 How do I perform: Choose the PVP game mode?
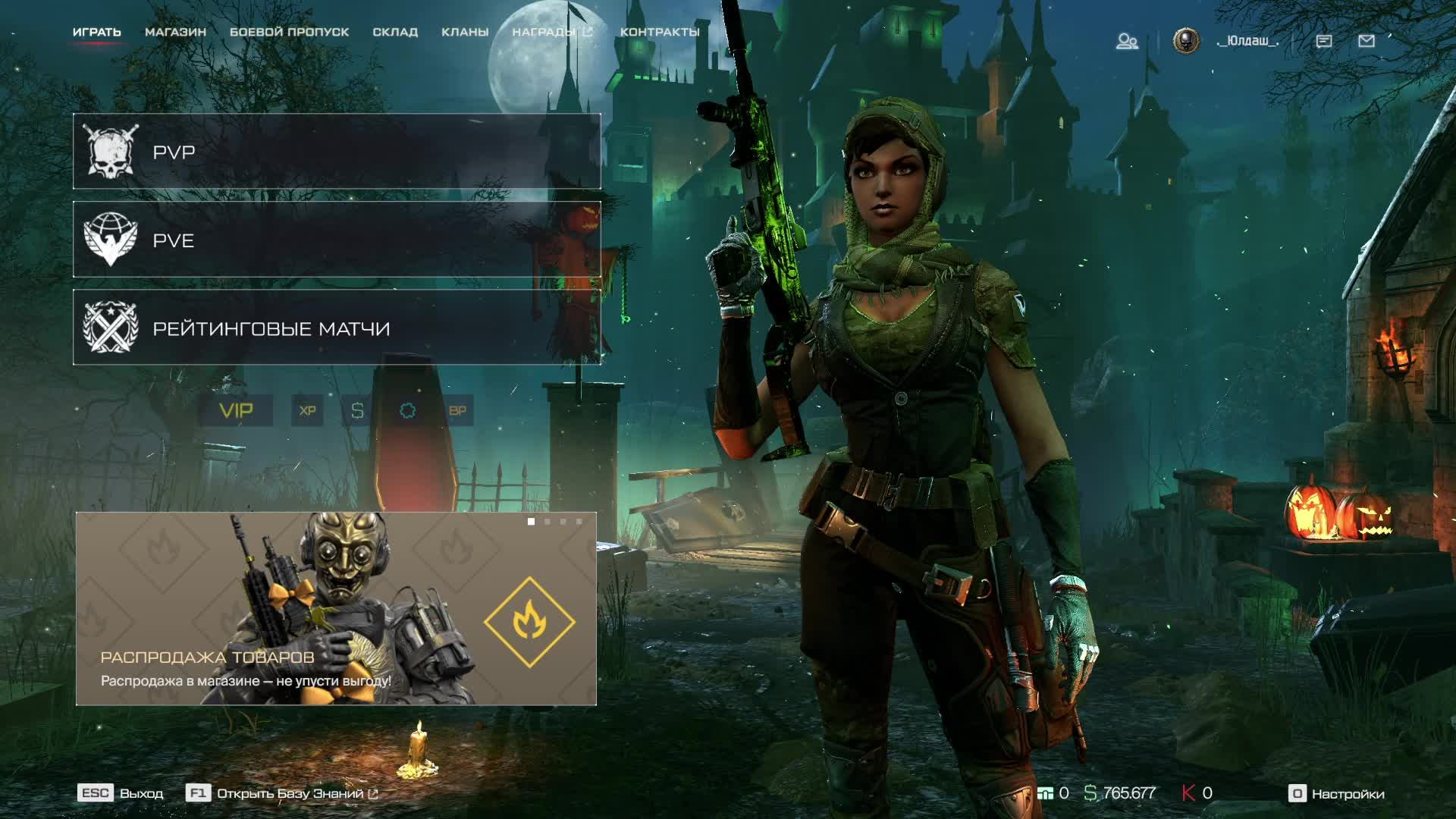pyautogui.click(x=337, y=152)
